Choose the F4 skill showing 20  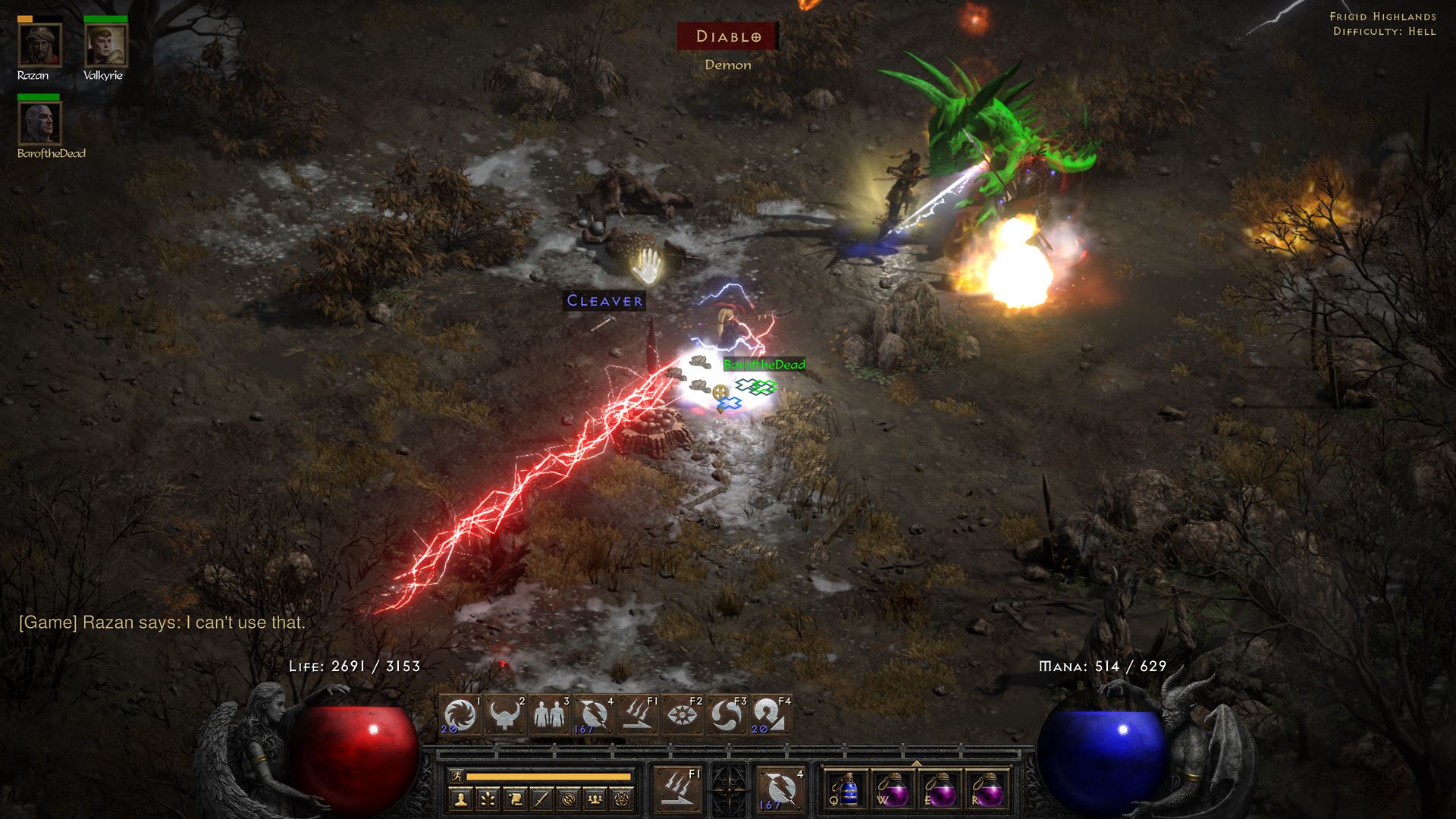(x=771, y=716)
